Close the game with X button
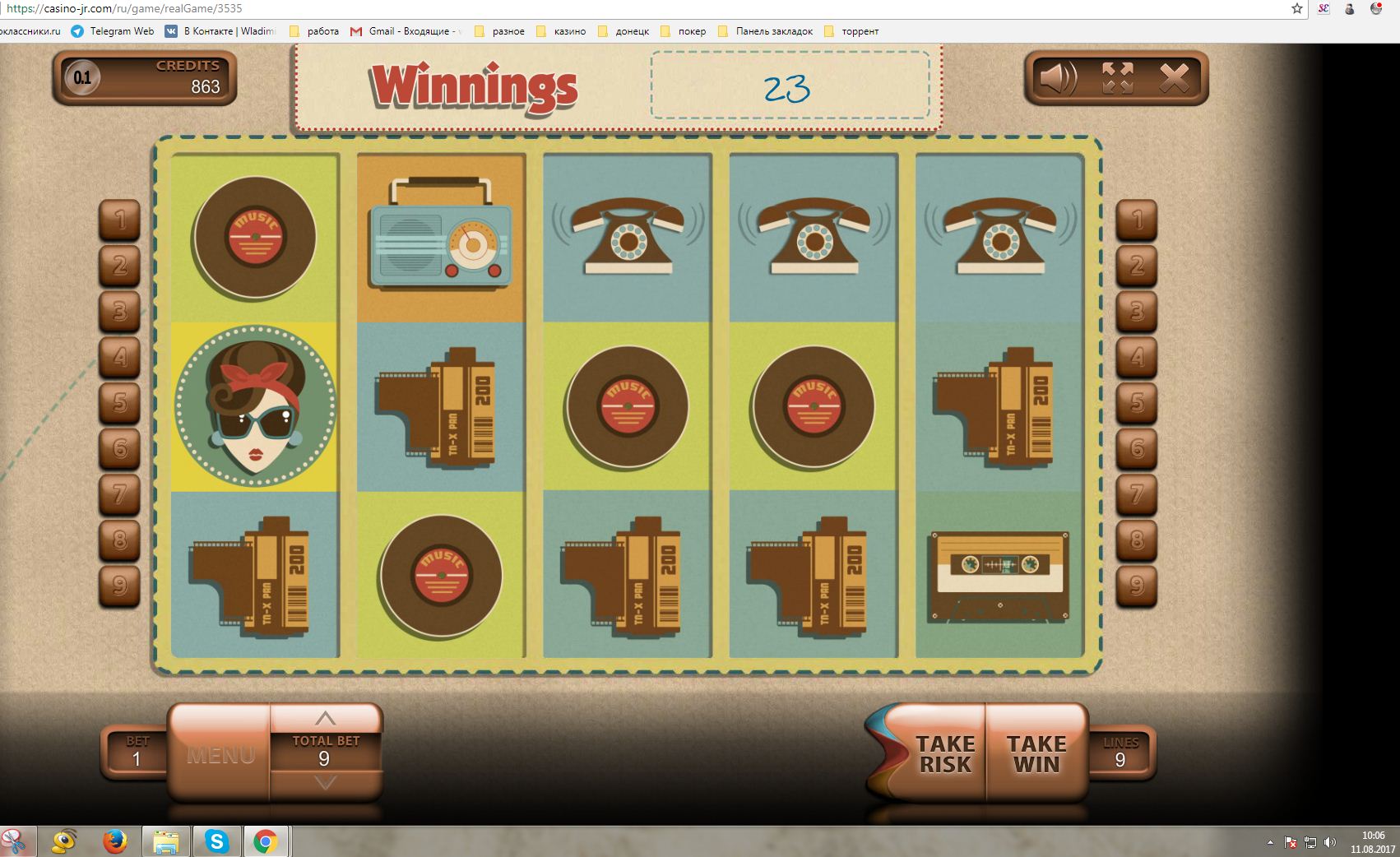Screen dimensions: 1400x857 point(1174,79)
